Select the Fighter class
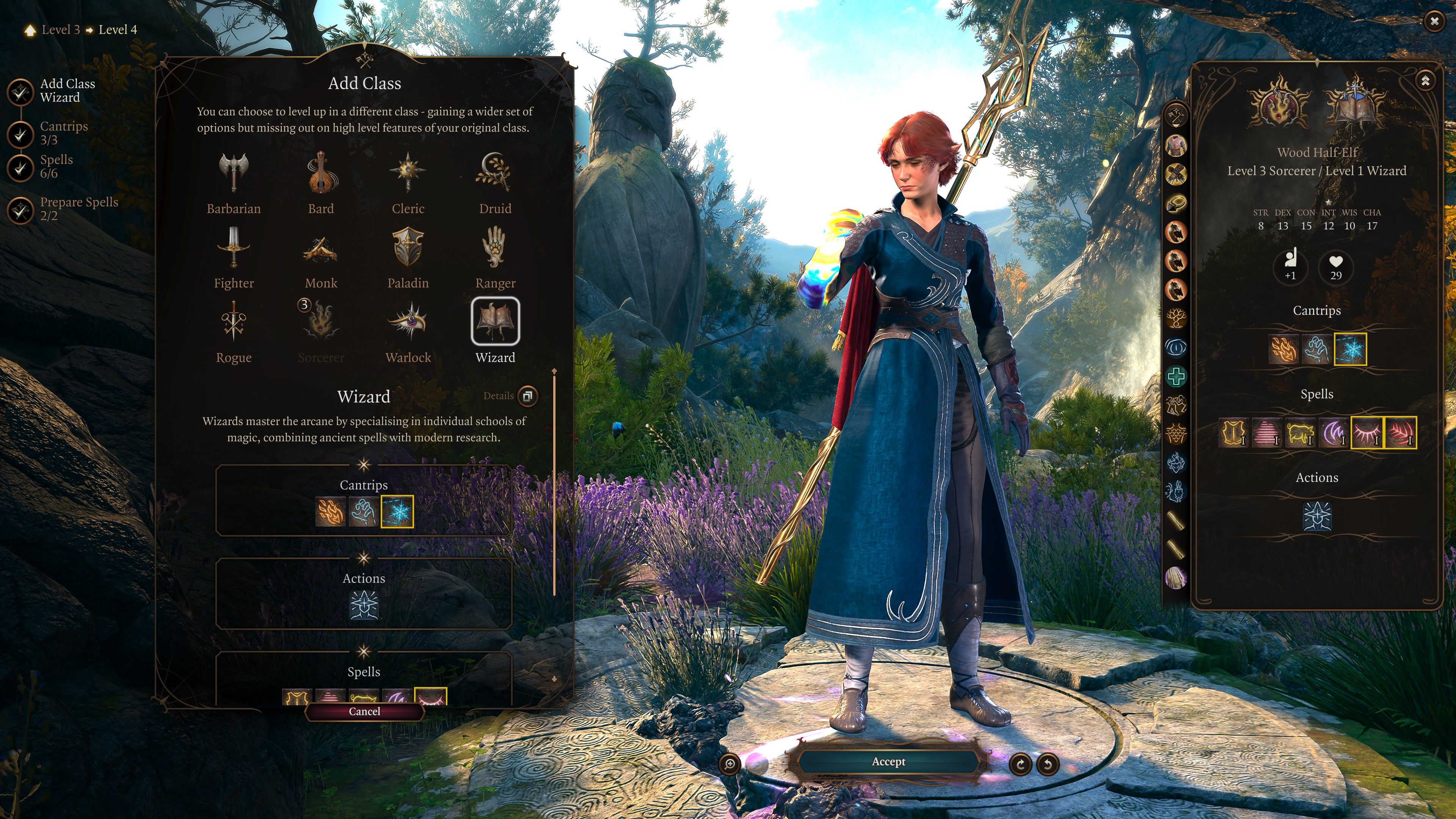 [x=234, y=248]
